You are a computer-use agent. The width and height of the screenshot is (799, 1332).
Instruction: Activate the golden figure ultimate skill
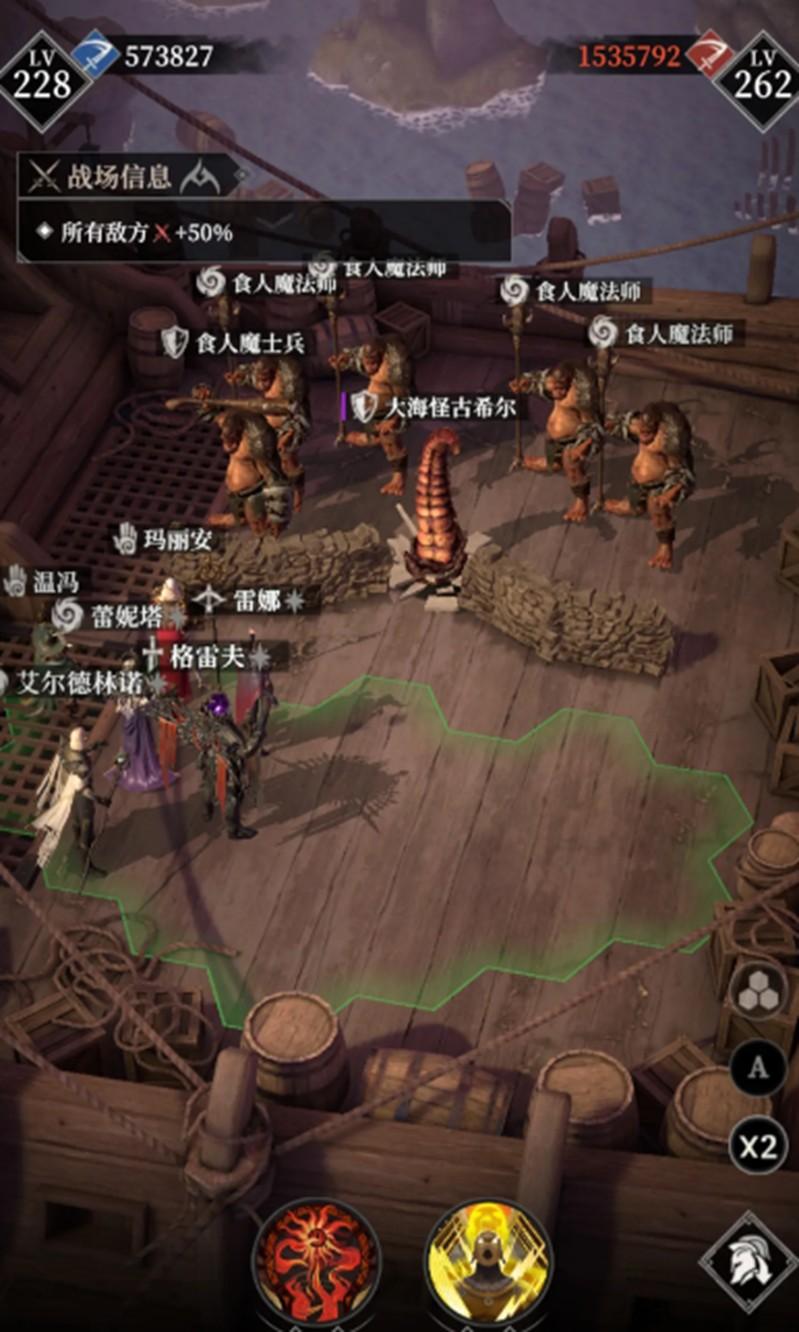click(488, 1264)
